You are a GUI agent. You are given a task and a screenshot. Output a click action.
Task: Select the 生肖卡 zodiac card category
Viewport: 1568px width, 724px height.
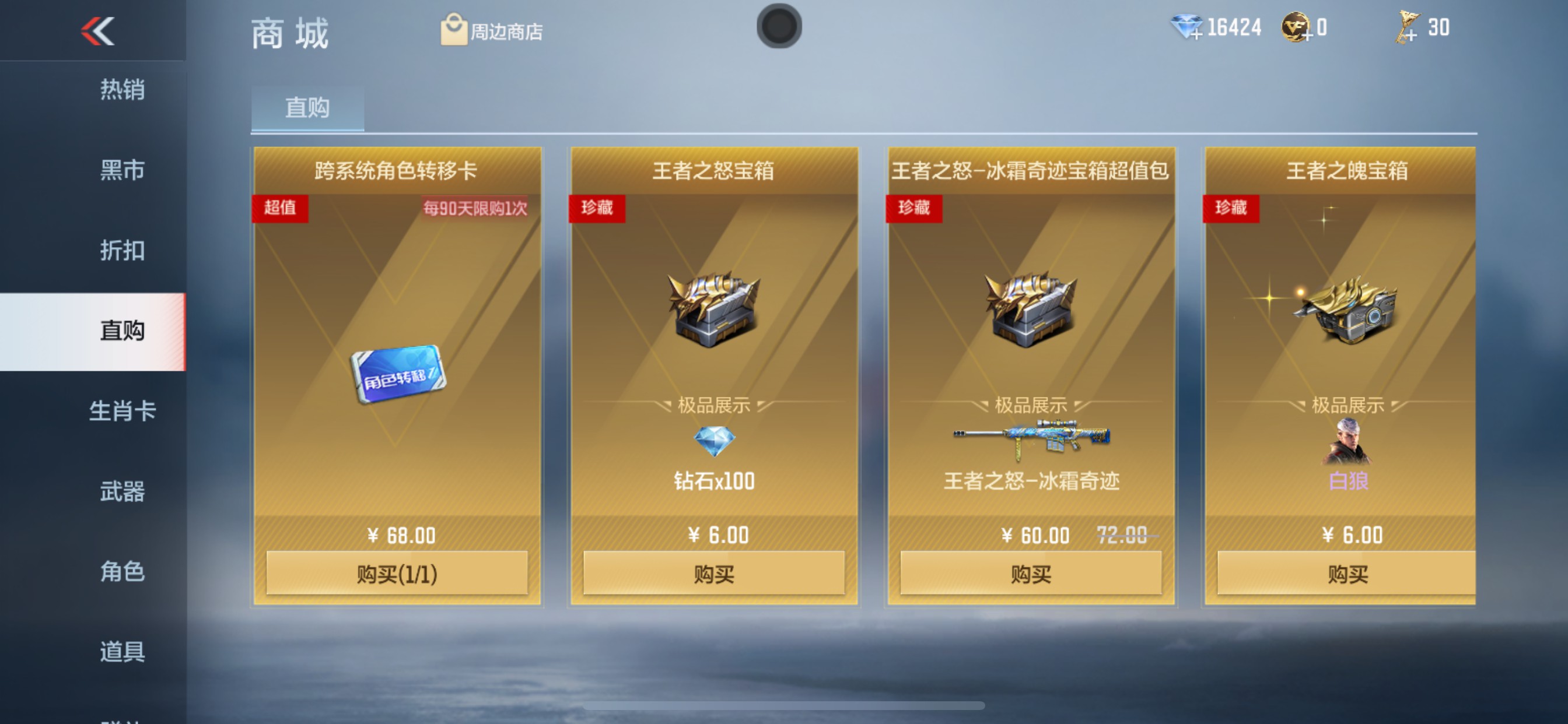coord(124,412)
